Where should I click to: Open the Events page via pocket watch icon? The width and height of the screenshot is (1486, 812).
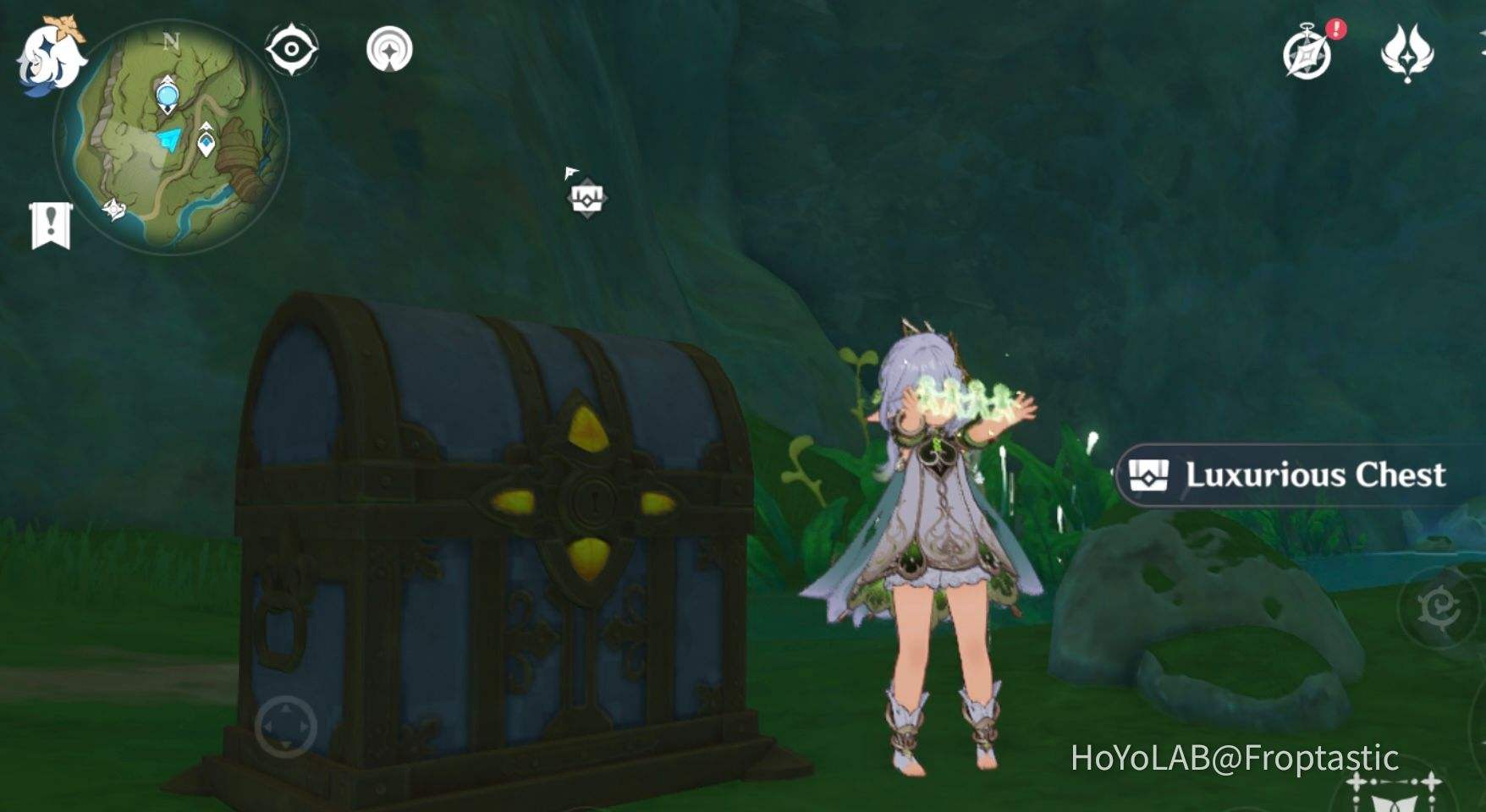tap(1308, 52)
